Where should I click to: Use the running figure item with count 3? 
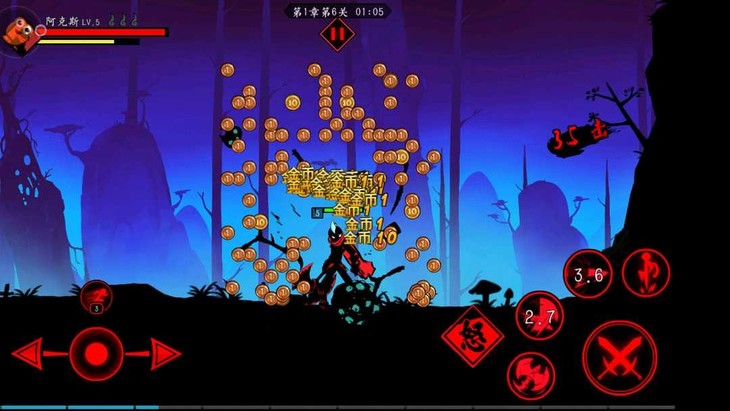click(97, 296)
